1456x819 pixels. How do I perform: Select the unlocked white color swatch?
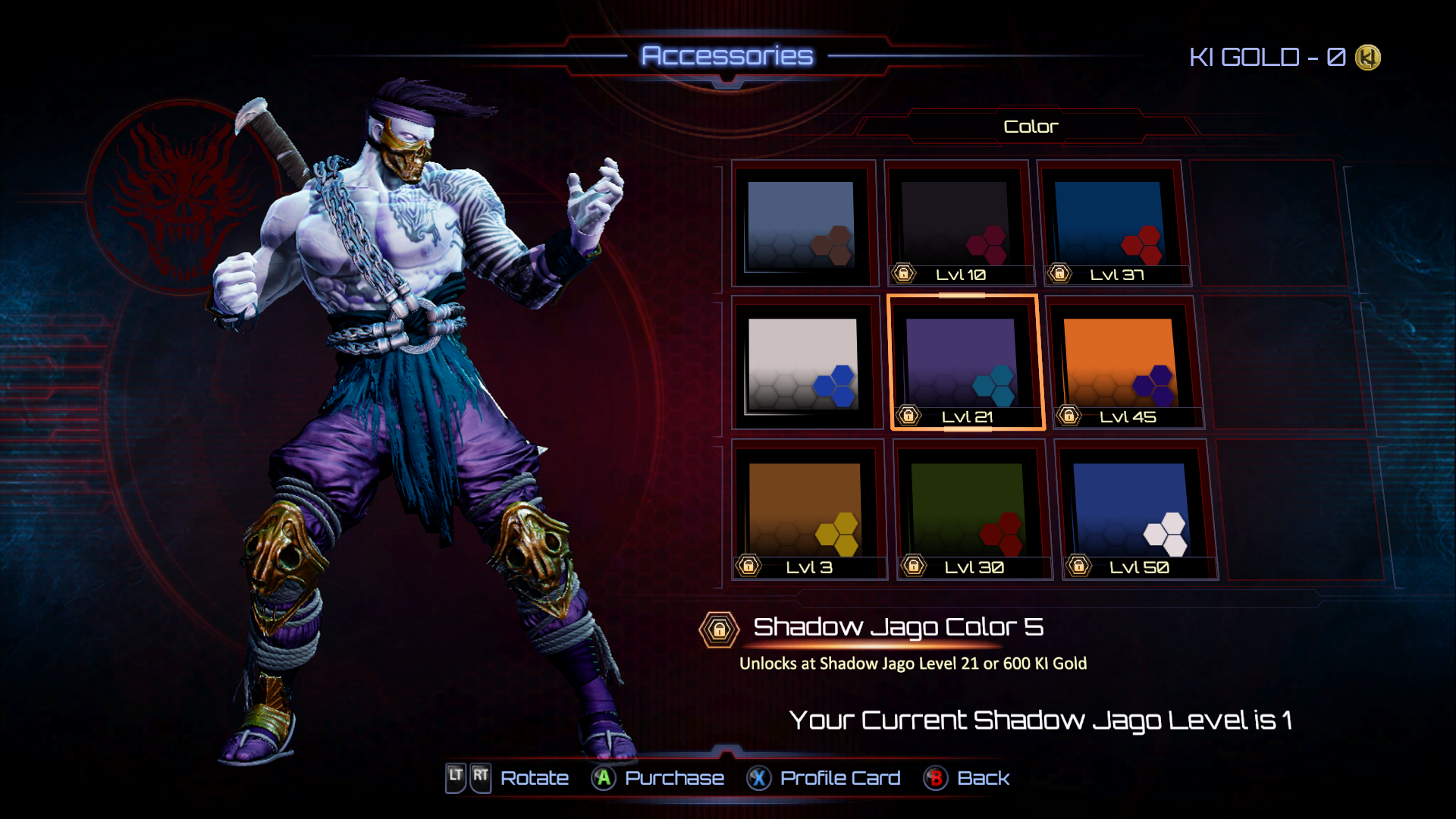(x=803, y=364)
